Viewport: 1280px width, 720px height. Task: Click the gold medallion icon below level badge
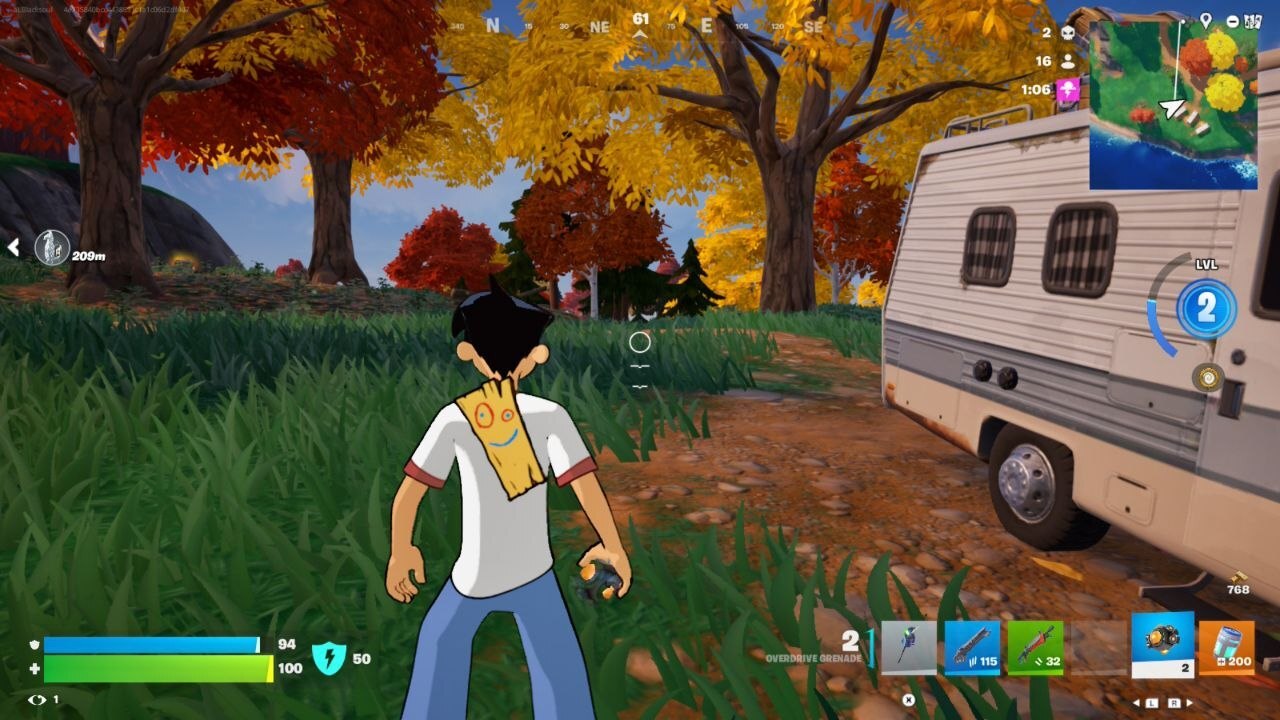tap(1208, 377)
